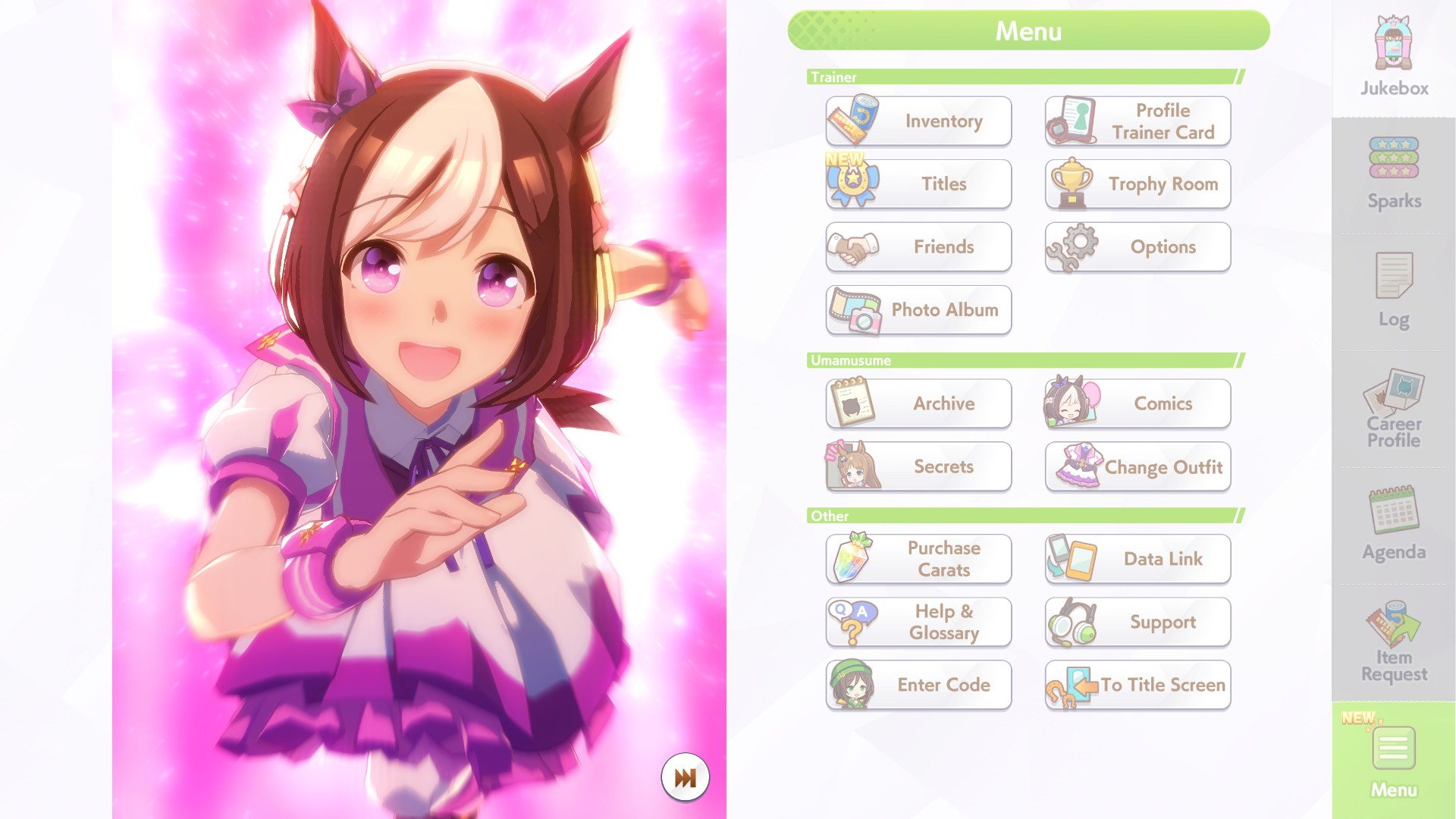Image resolution: width=1456 pixels, height=819 pixels.
Task: View Profile Trainer Card
Action: tap(1137, 121)
